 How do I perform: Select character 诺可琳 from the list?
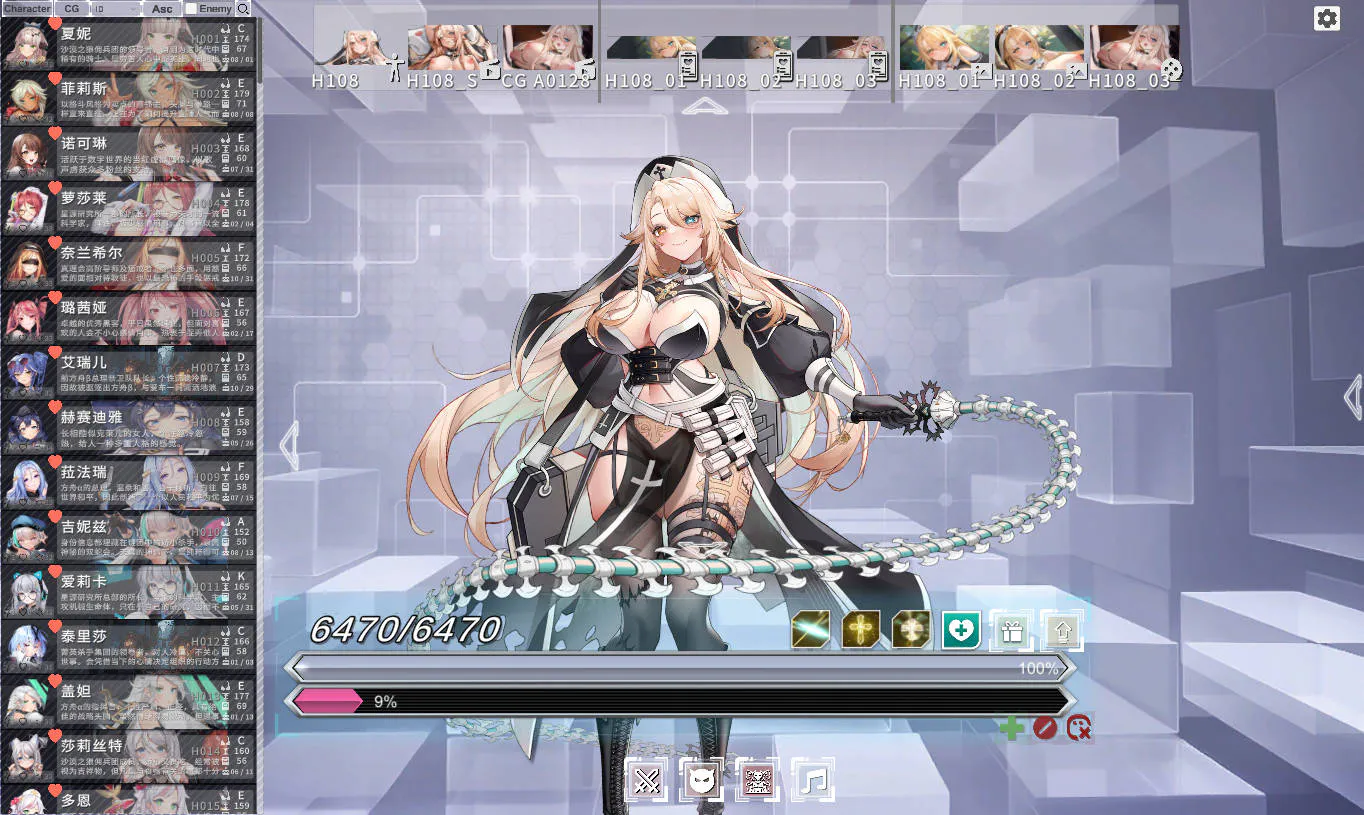(x=128, y=153)
